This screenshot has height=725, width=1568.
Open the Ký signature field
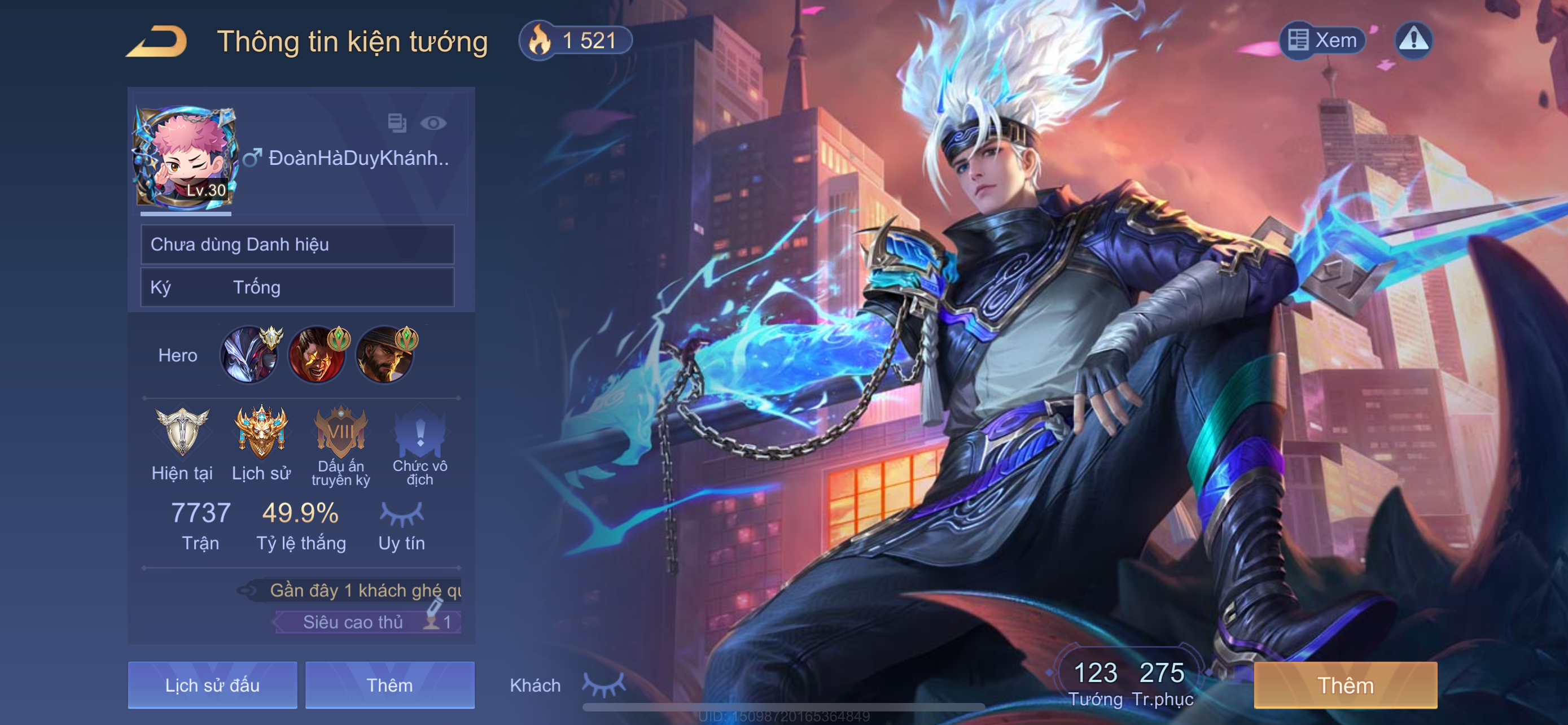pyautogui.click(x=297, y=287)
